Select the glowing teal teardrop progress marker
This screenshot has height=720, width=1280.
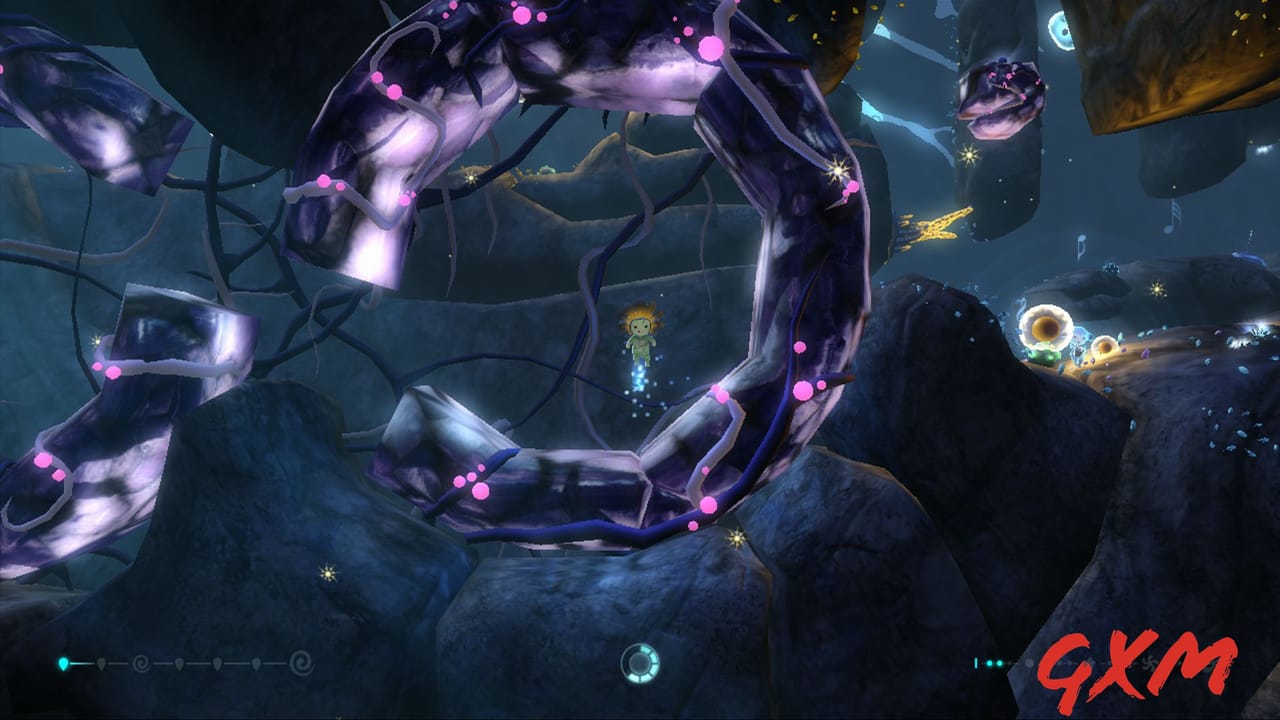(62, 662)
